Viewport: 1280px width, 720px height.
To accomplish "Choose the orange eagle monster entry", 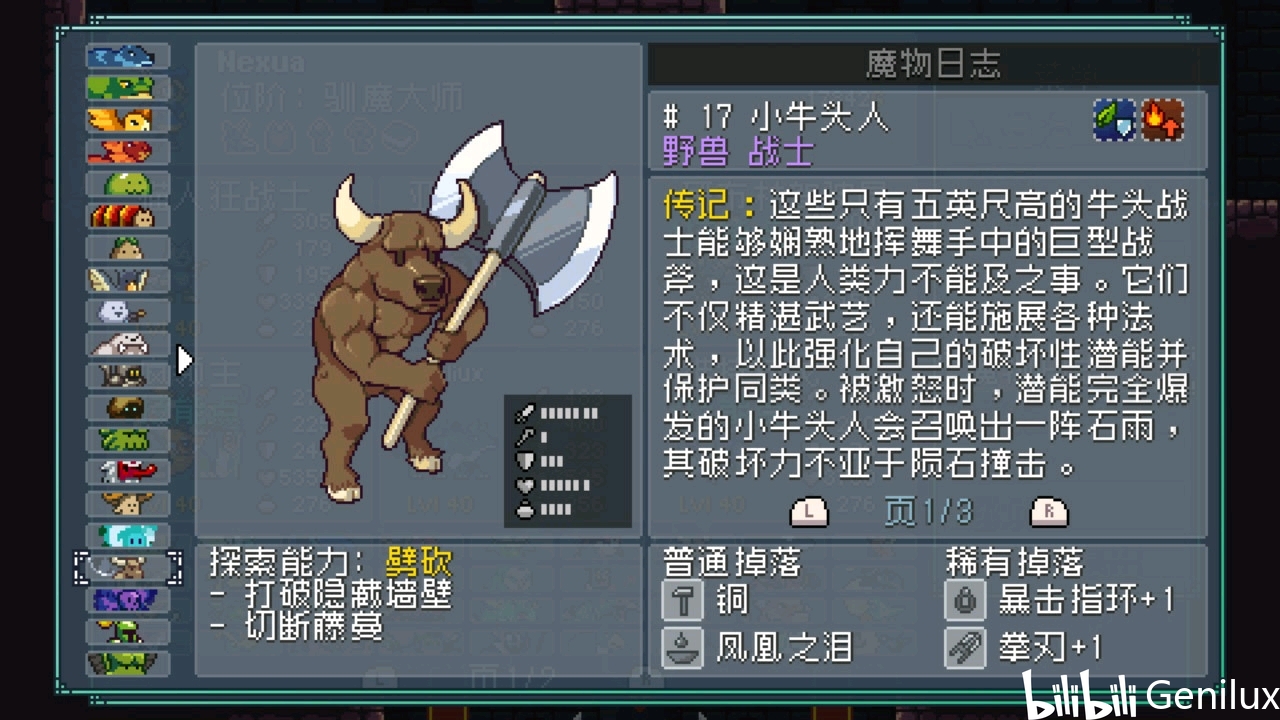I will click(x=127, y=120).
